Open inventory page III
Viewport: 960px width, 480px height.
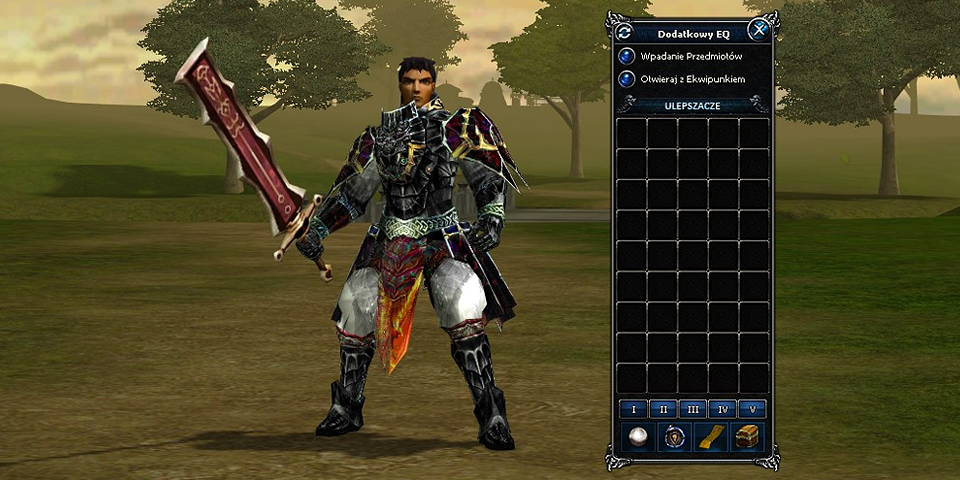(x=692, y=409)
